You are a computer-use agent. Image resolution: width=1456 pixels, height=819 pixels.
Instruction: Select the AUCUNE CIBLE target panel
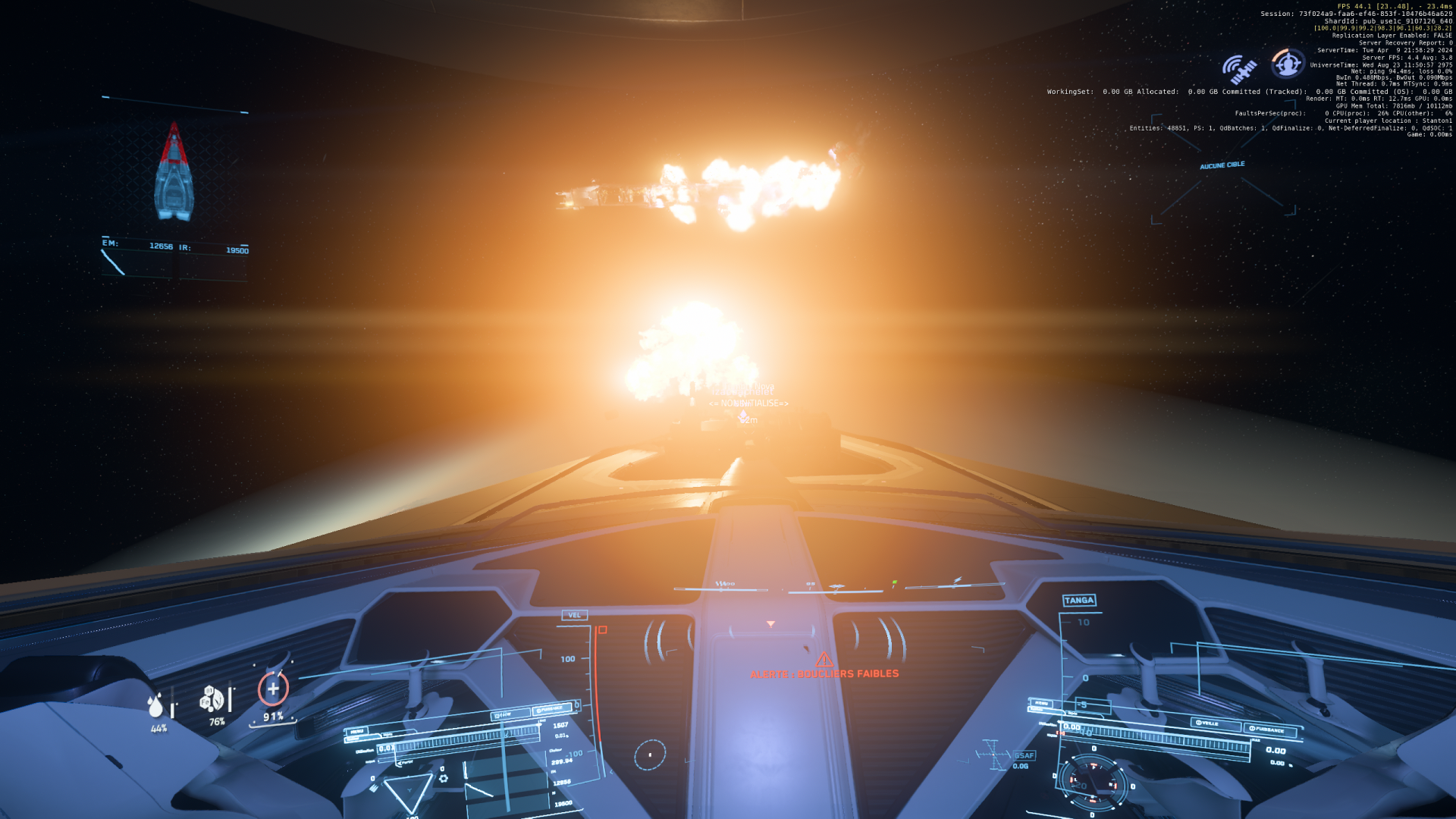[x=1222, y=165]
